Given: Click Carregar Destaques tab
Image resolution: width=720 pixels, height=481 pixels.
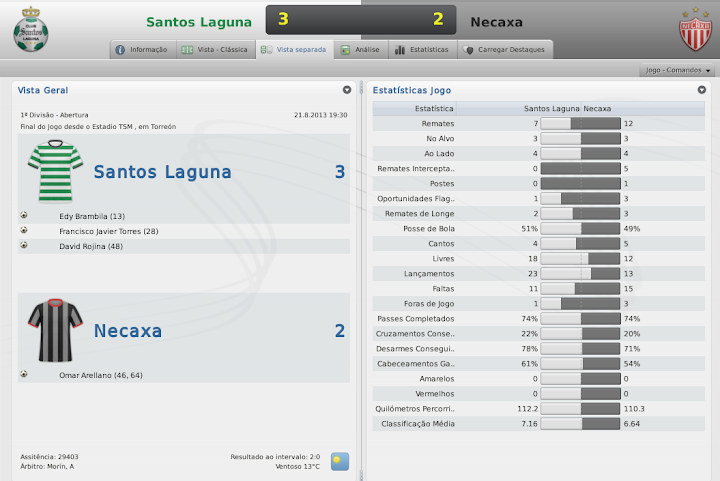Looking at the screenshot, I should coord(499,49).
